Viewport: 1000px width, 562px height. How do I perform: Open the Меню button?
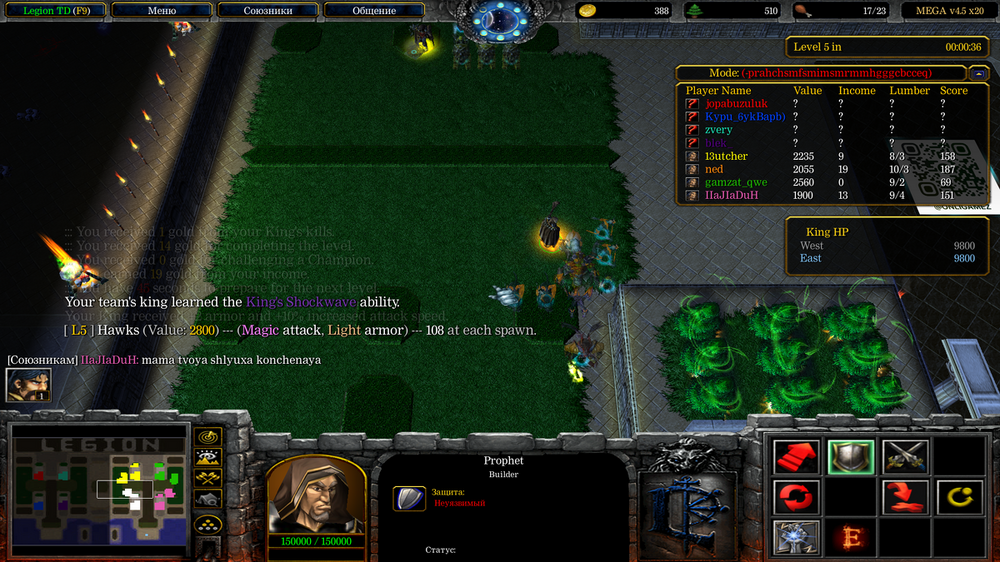pyautogui.click(x=161, y=11)
